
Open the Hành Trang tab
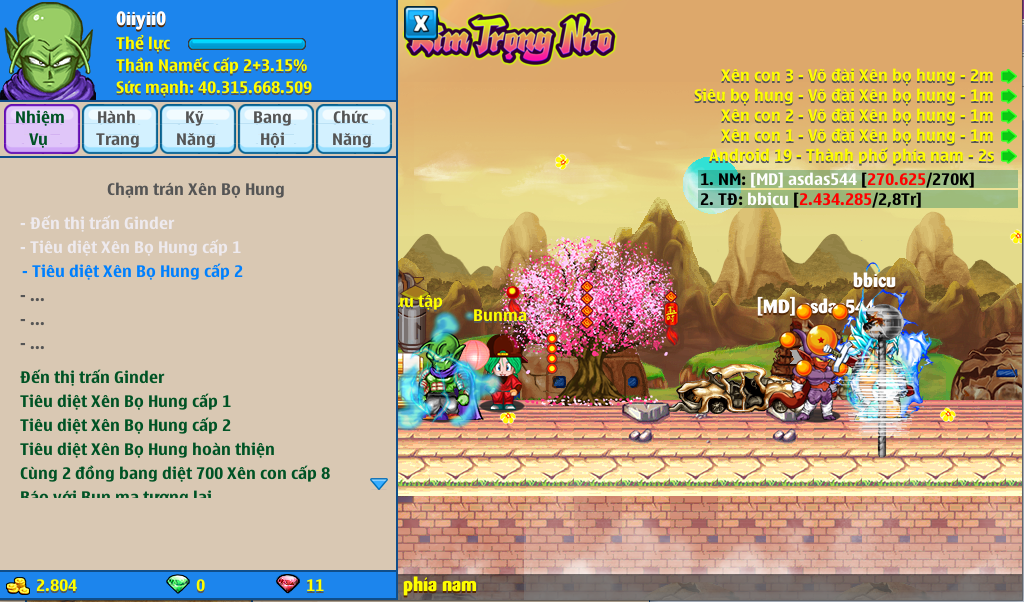coord(119,129)
